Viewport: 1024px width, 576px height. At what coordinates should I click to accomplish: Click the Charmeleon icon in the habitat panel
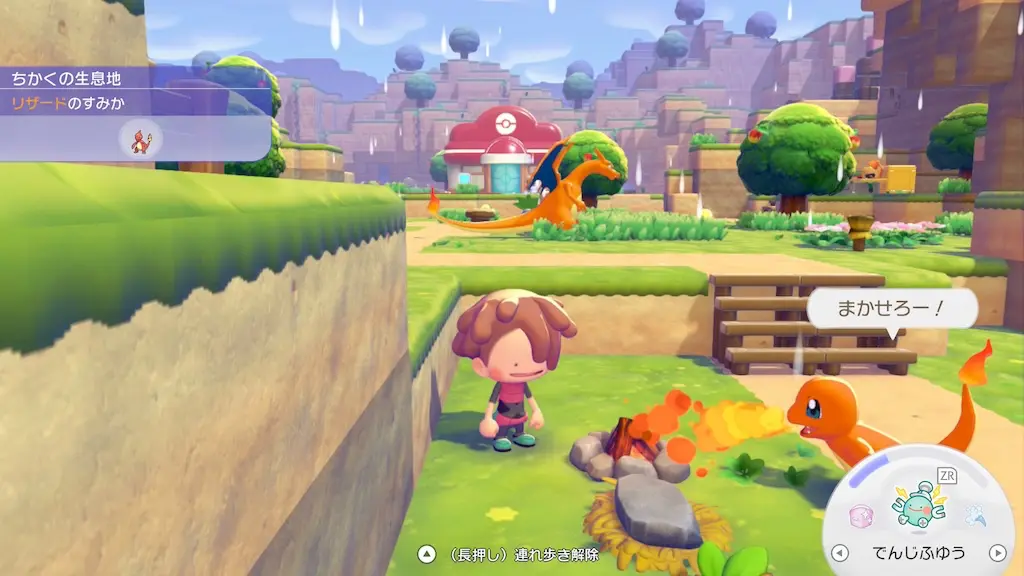tap(140, 140)
